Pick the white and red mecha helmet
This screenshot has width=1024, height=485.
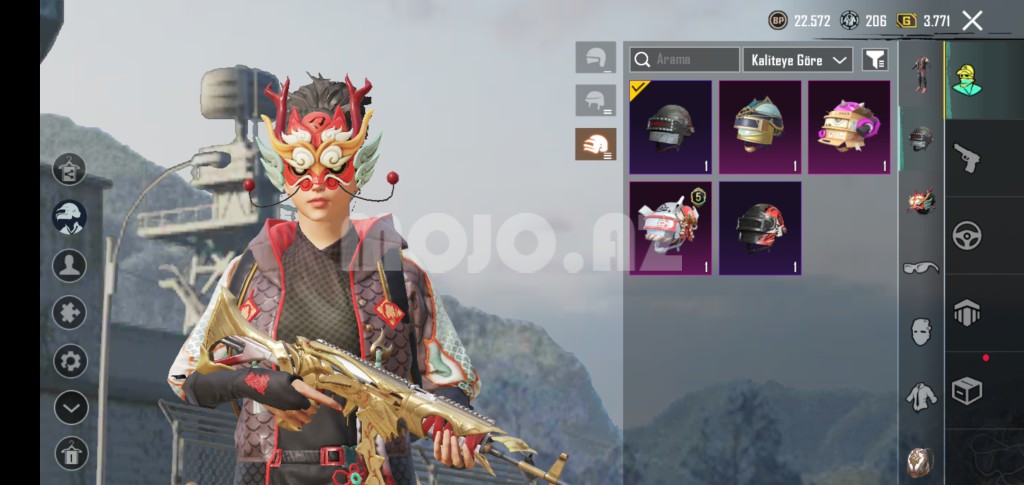point(670,228)
